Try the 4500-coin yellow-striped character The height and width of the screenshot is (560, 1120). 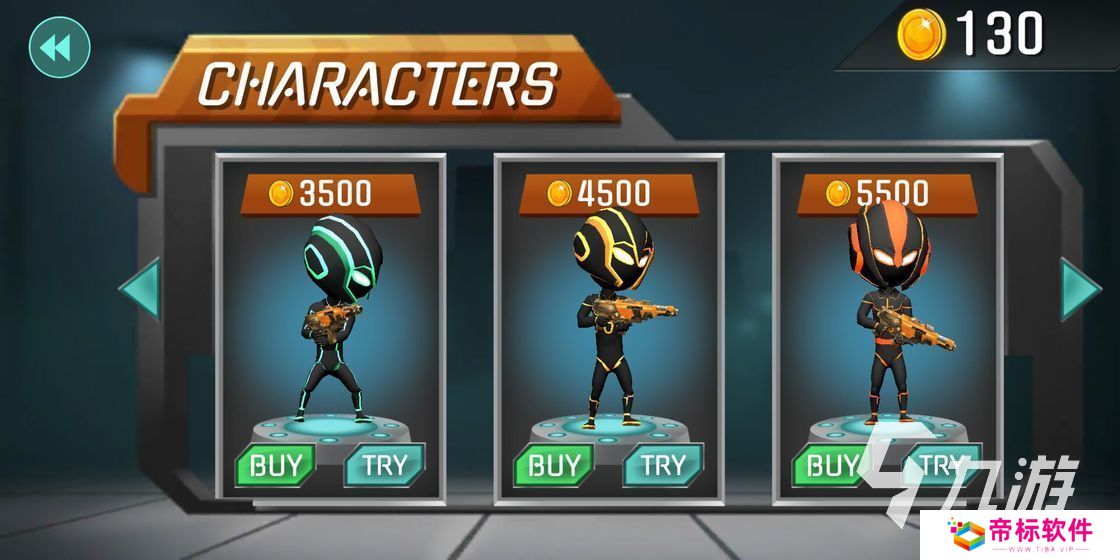click(x=663, y=465)
